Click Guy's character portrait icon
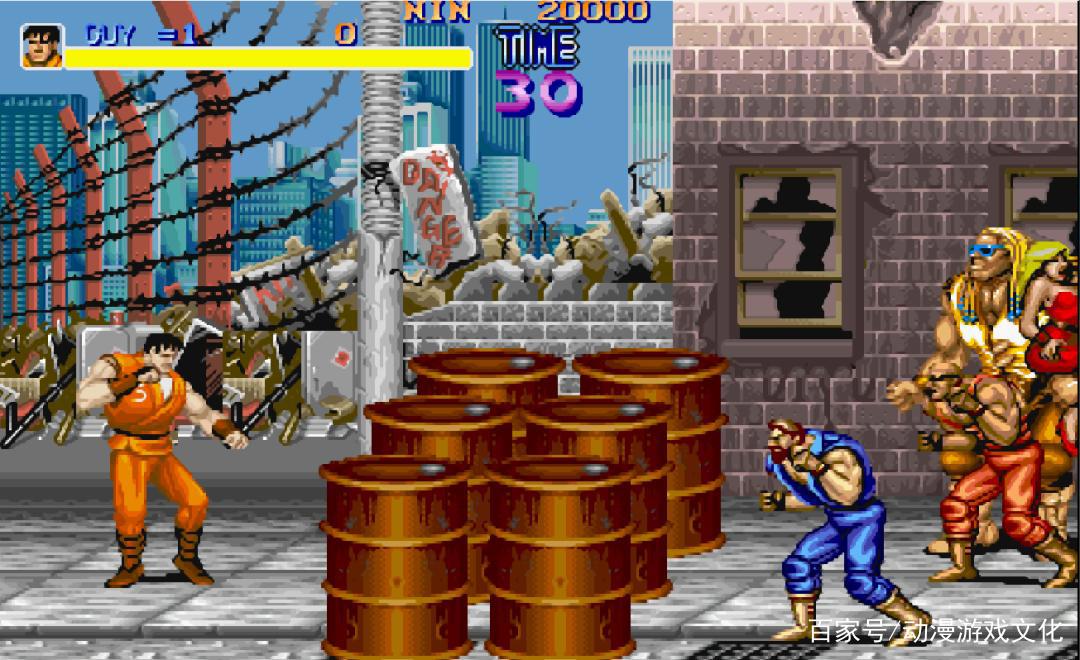 click(42, 46)
